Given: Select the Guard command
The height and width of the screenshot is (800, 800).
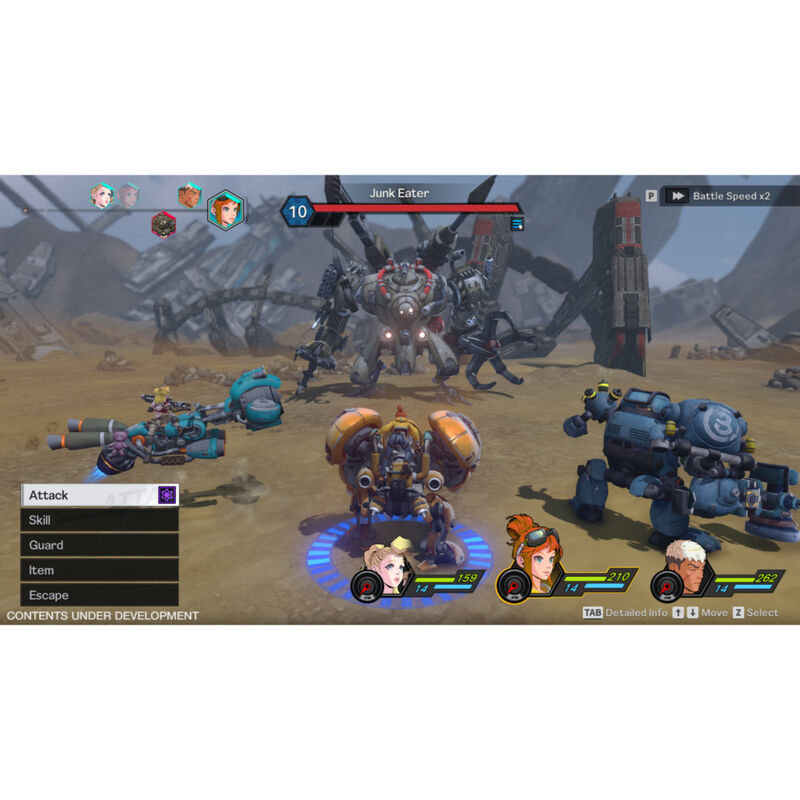Looking at the screenshot, I should [98, 545].
